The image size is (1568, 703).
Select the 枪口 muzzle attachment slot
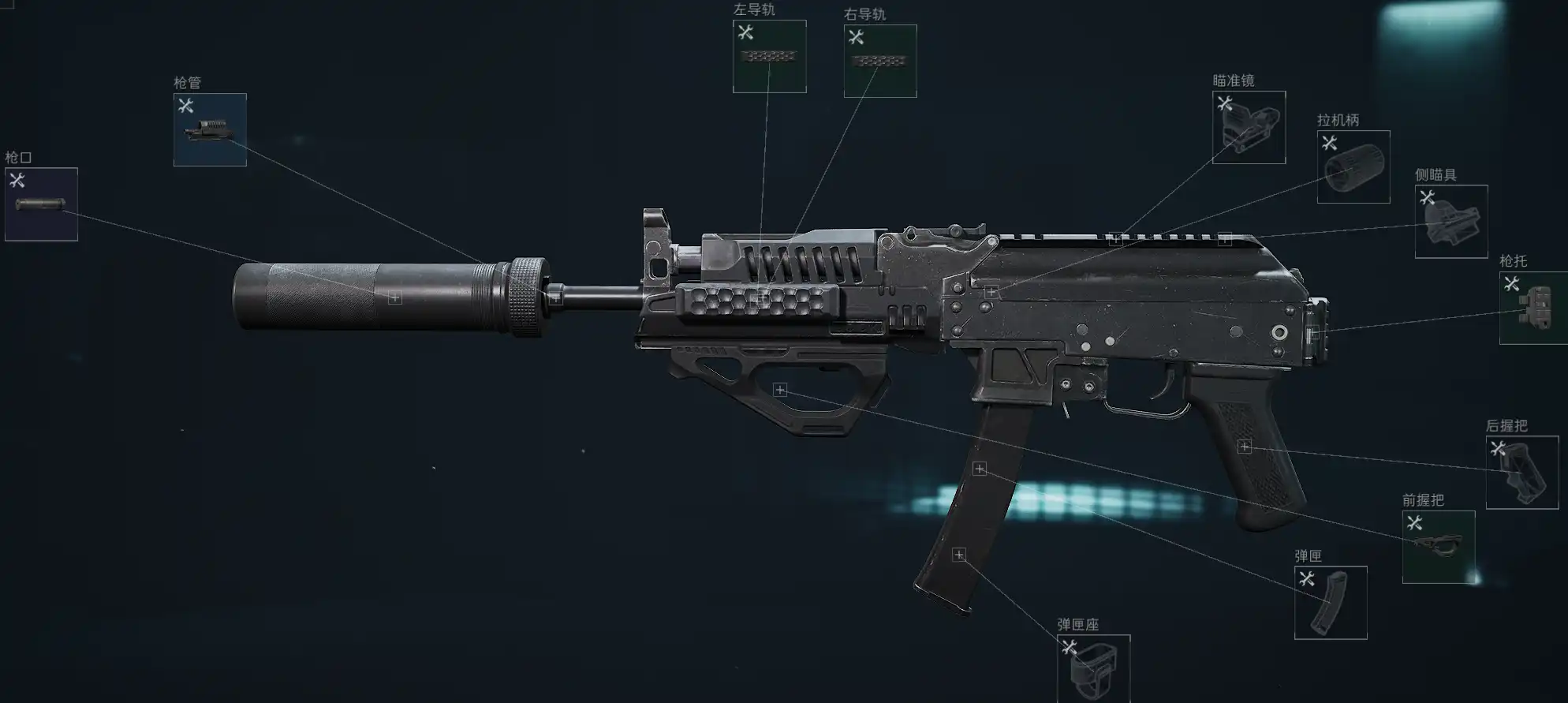[41, 204]
